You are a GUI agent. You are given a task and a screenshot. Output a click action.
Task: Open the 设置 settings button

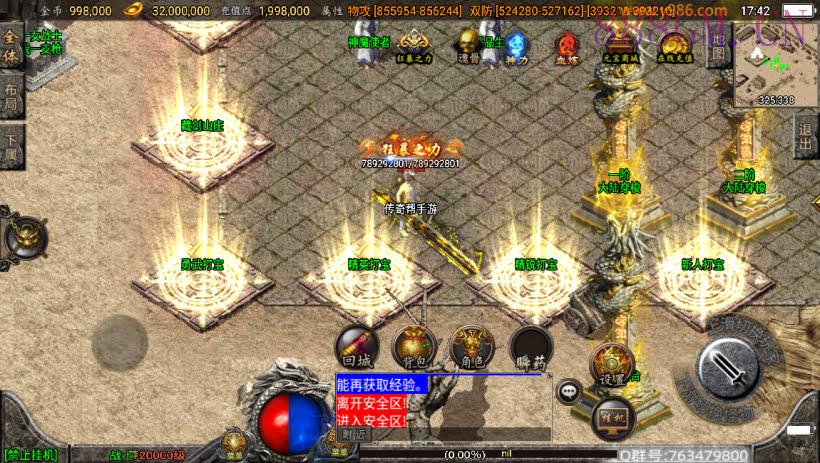(612, 366)
